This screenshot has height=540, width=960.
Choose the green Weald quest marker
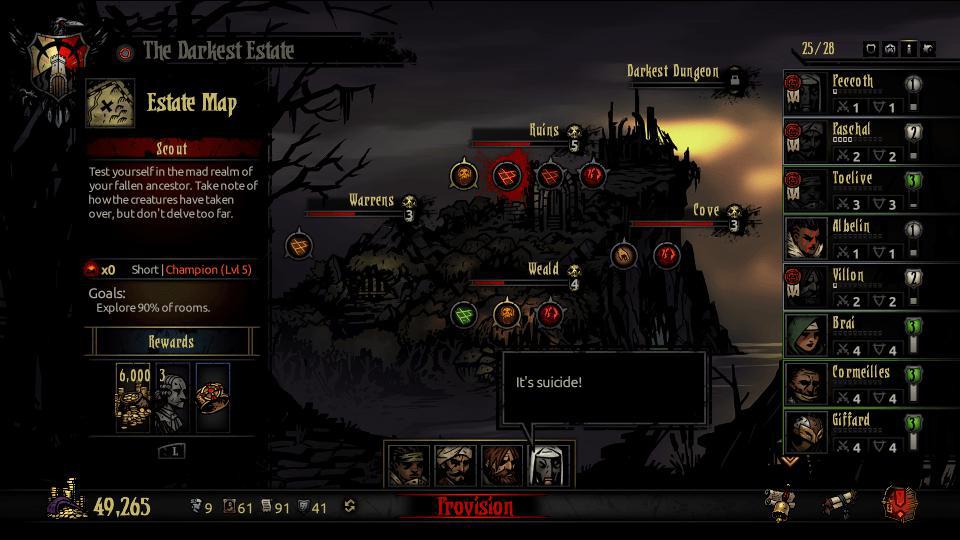pyautogui.click(x=462, y=314)
